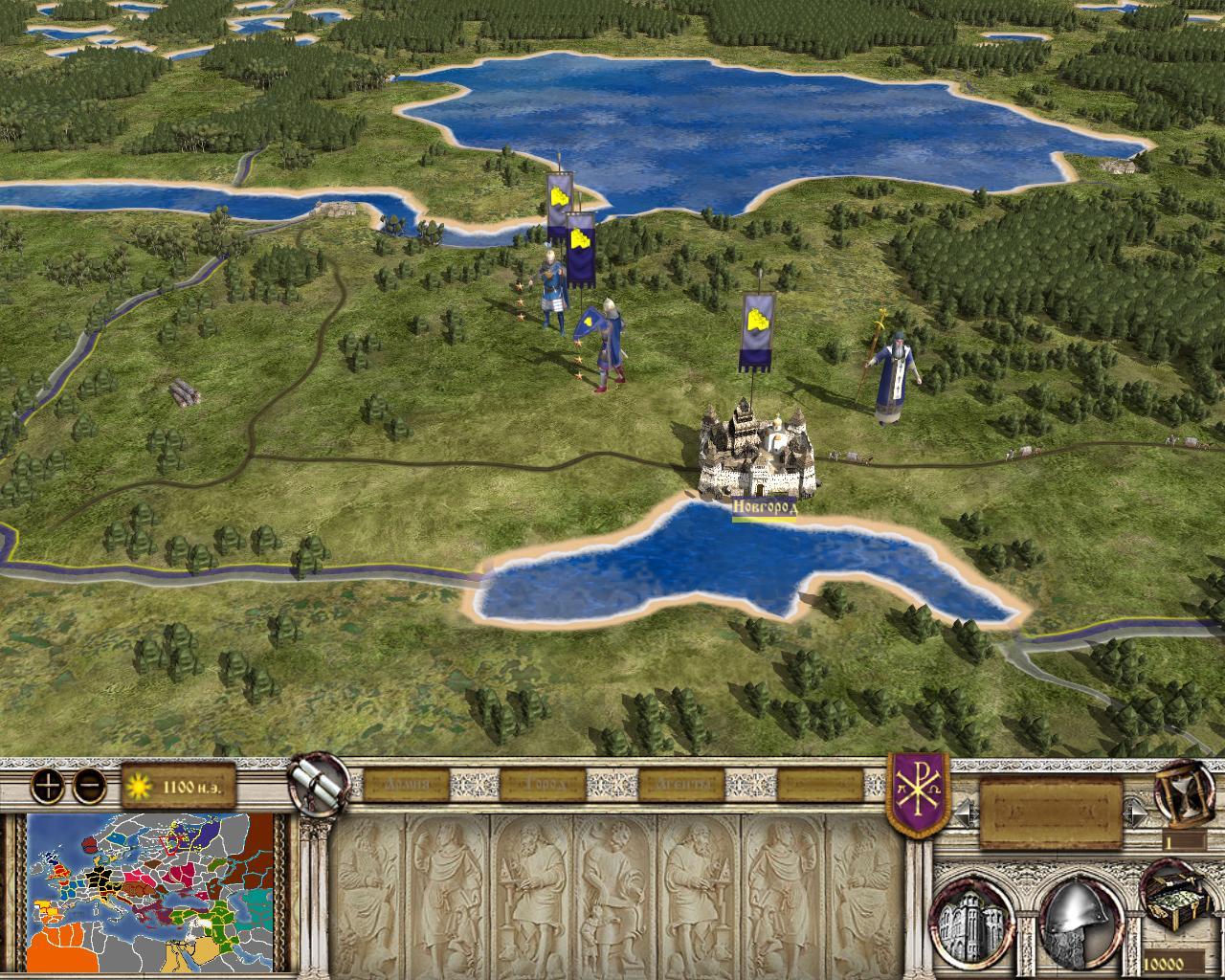The height and width of the screenshot is (980, 1225).
Task: Open the scrolls overview button
Action: (x=317, y=780)
